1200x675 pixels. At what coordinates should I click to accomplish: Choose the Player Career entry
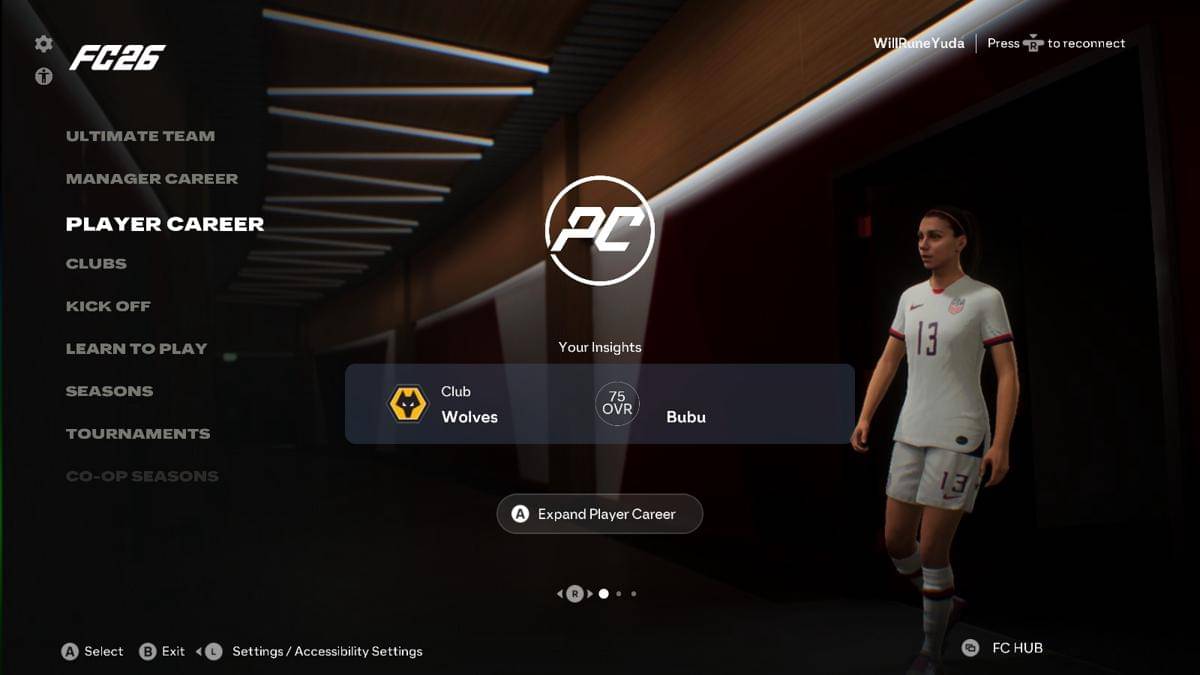click(165, 224)
